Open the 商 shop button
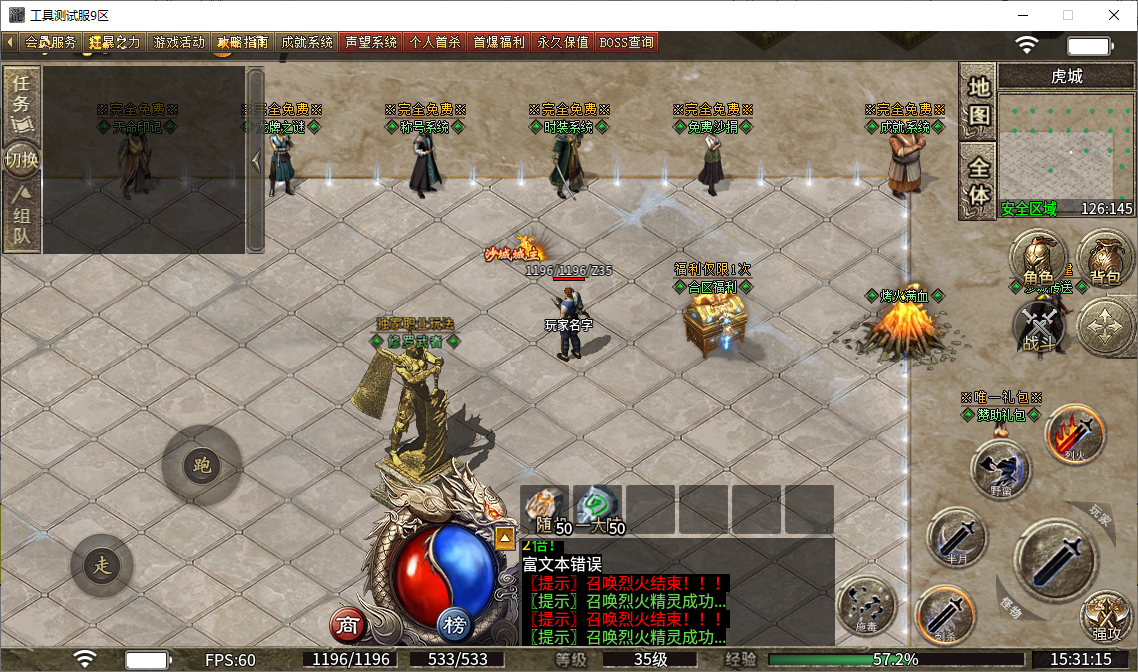The width and height of the screenshot is (1138, 672). [x=347, y=626]
